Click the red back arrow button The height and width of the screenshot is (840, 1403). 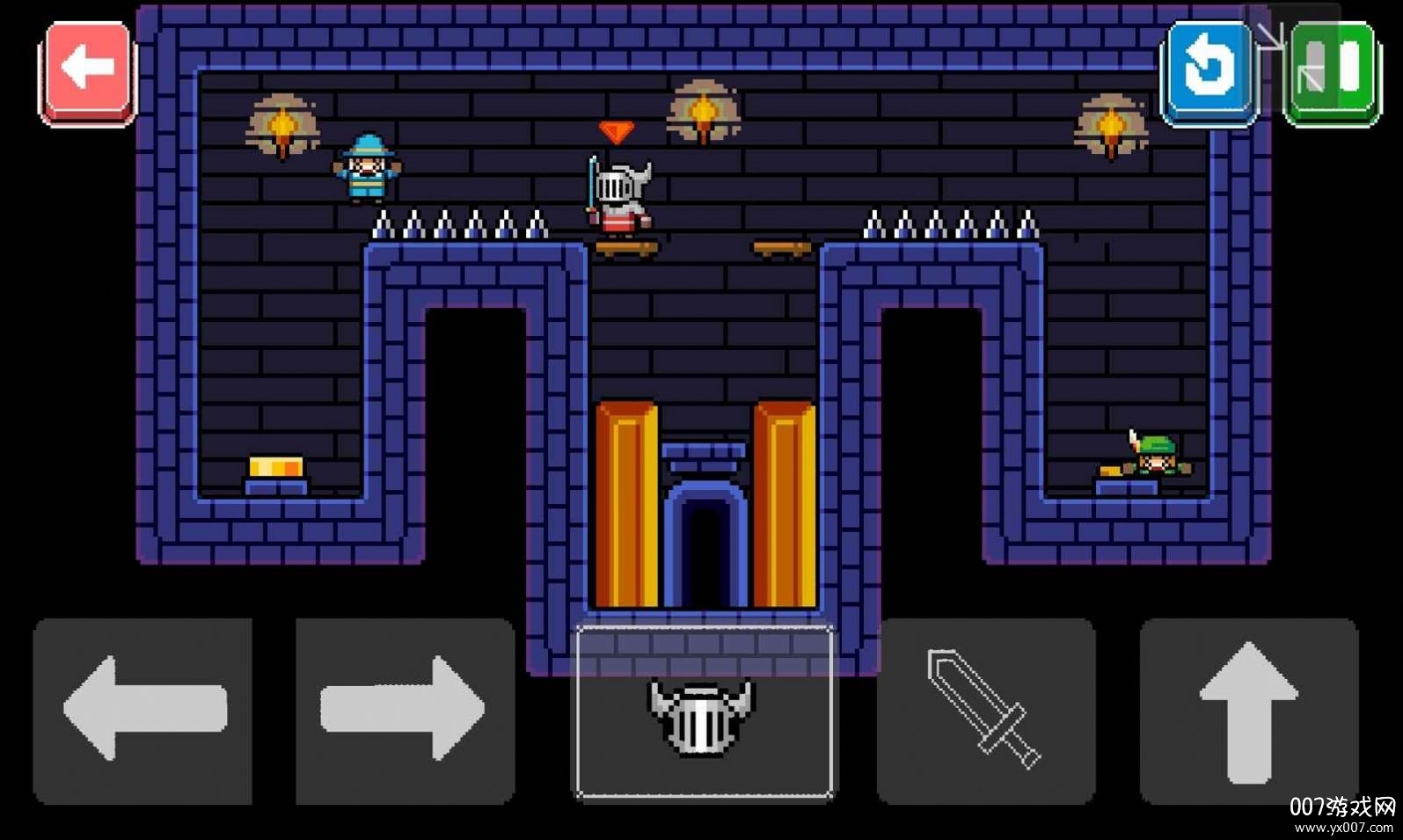coord(88,70)
